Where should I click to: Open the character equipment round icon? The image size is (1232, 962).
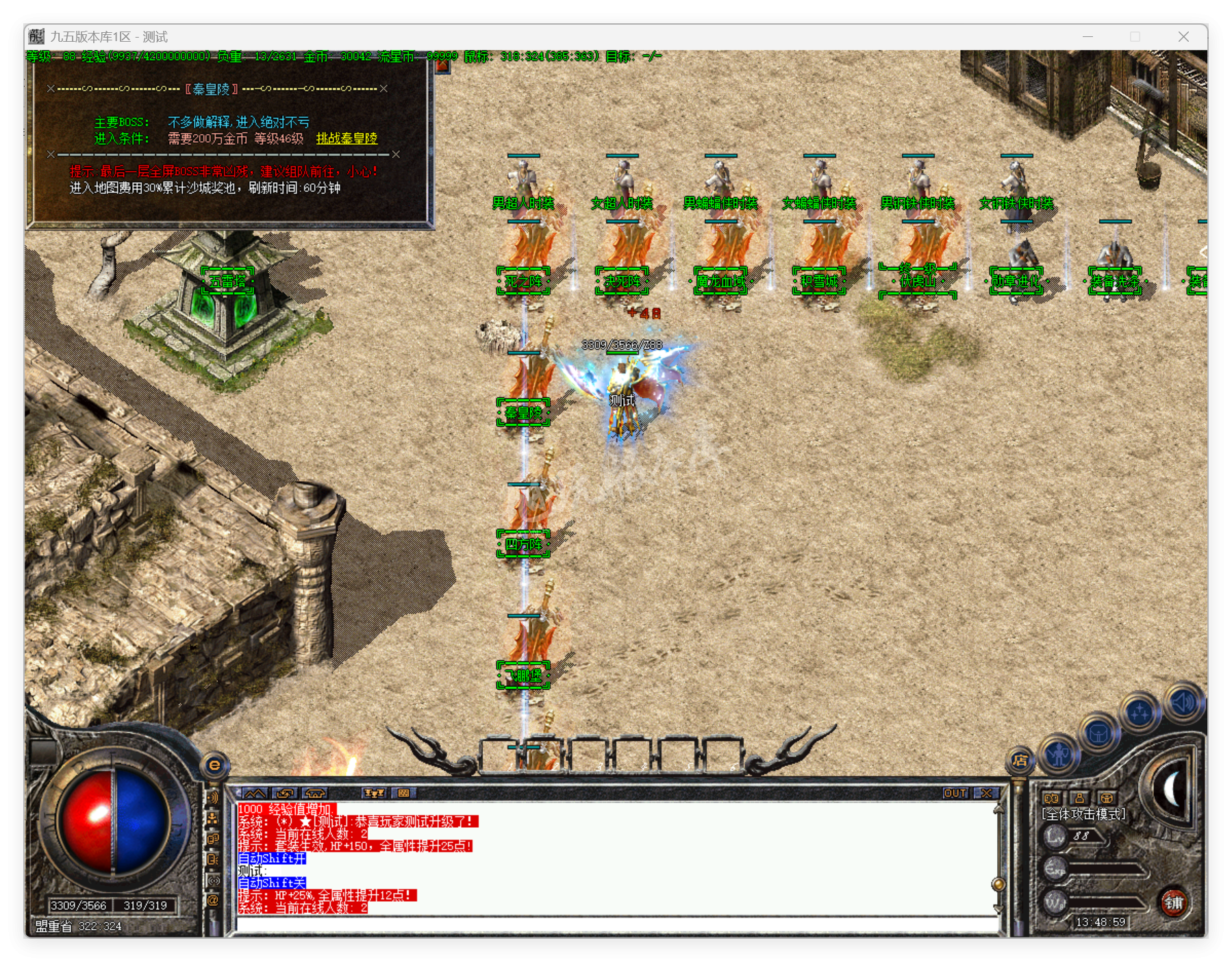[1059, 755]
